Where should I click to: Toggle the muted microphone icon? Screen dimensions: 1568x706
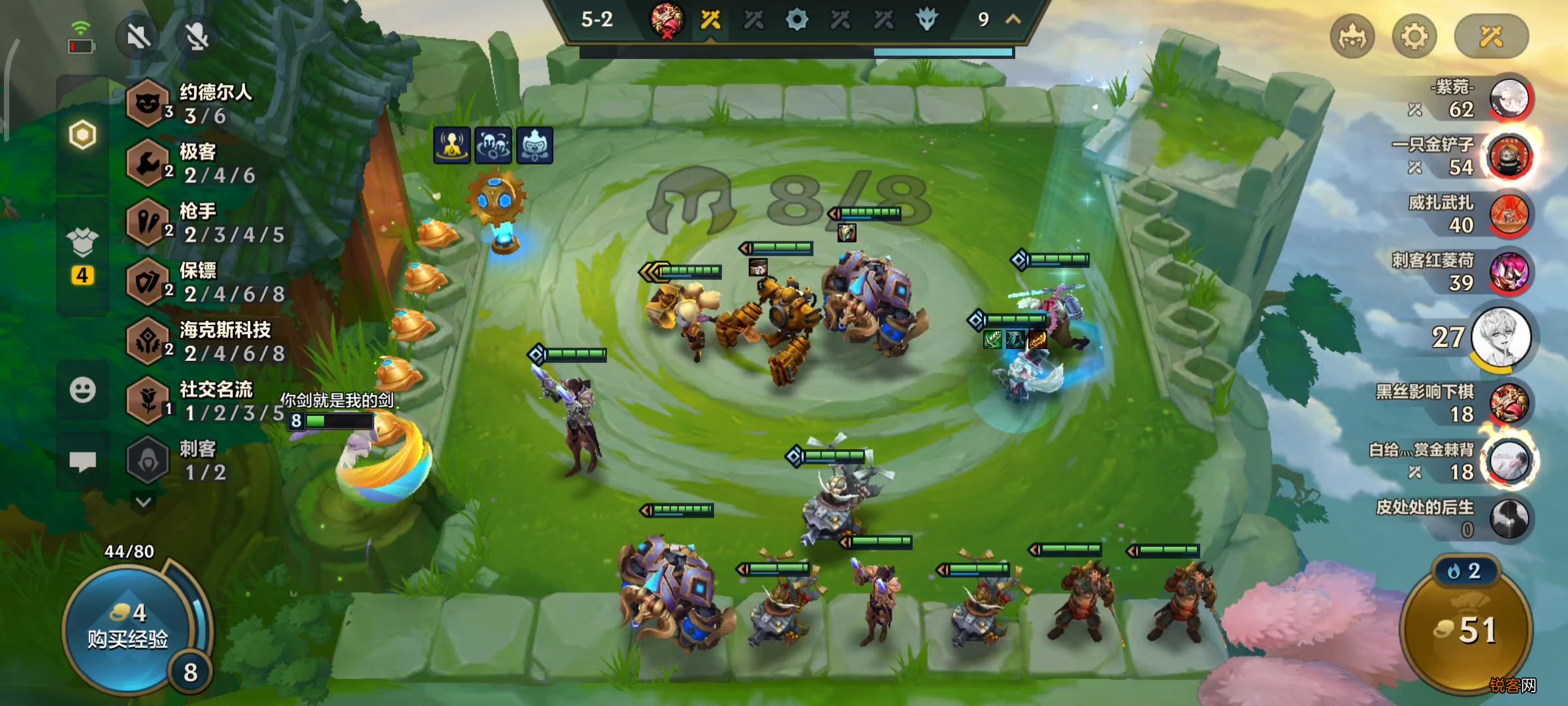[197, 37]
